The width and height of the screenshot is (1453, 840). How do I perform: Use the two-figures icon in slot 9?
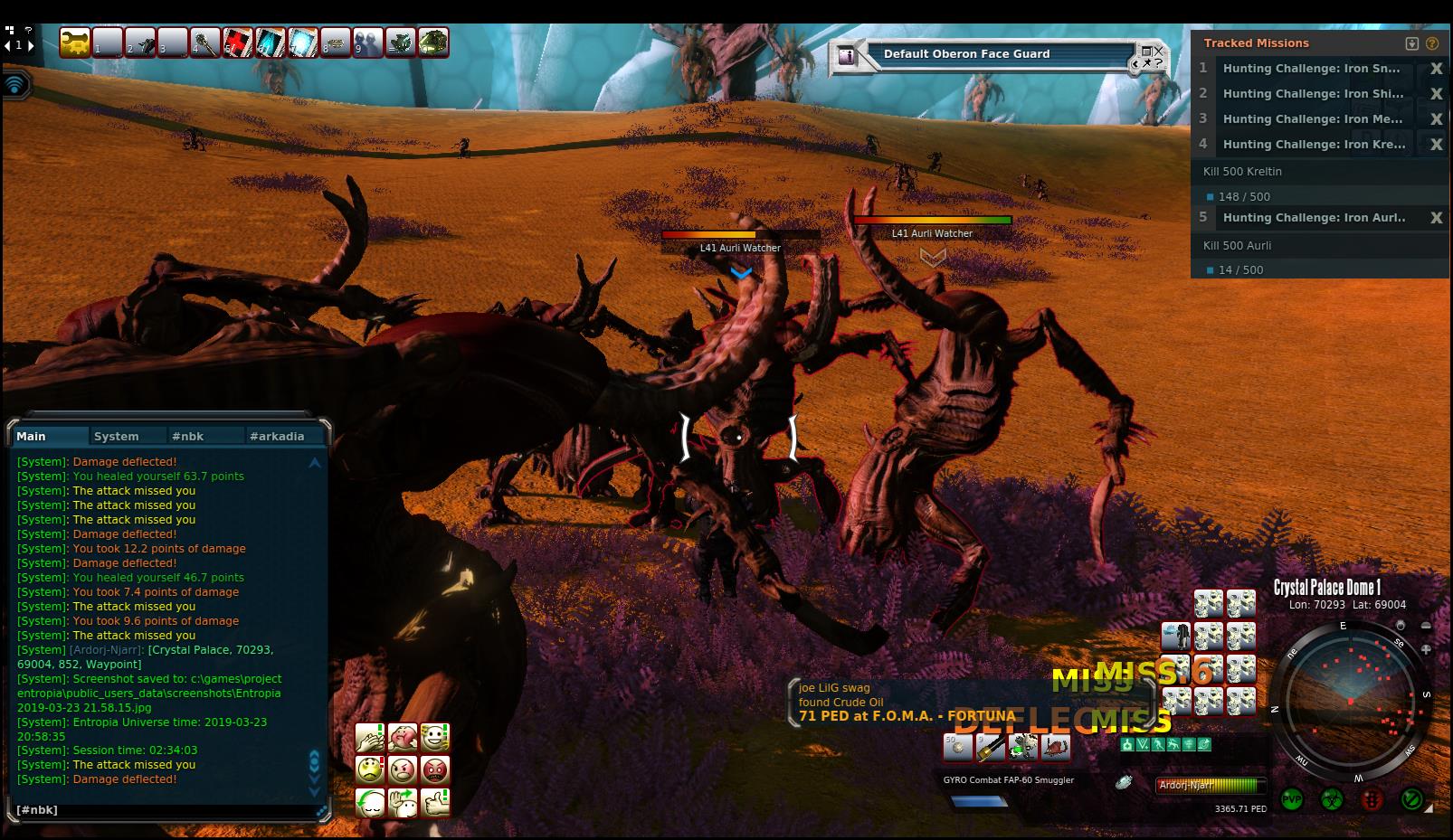[368, 42]
